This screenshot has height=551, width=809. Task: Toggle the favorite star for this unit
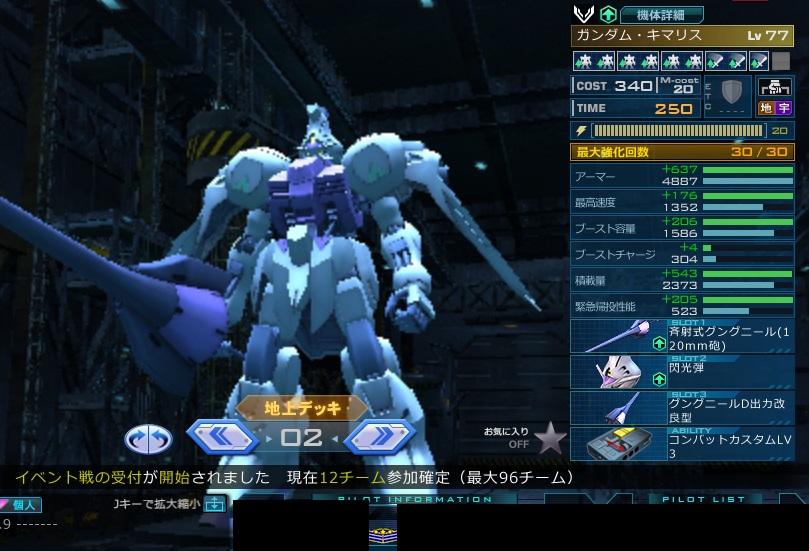[x=549, y=437]
